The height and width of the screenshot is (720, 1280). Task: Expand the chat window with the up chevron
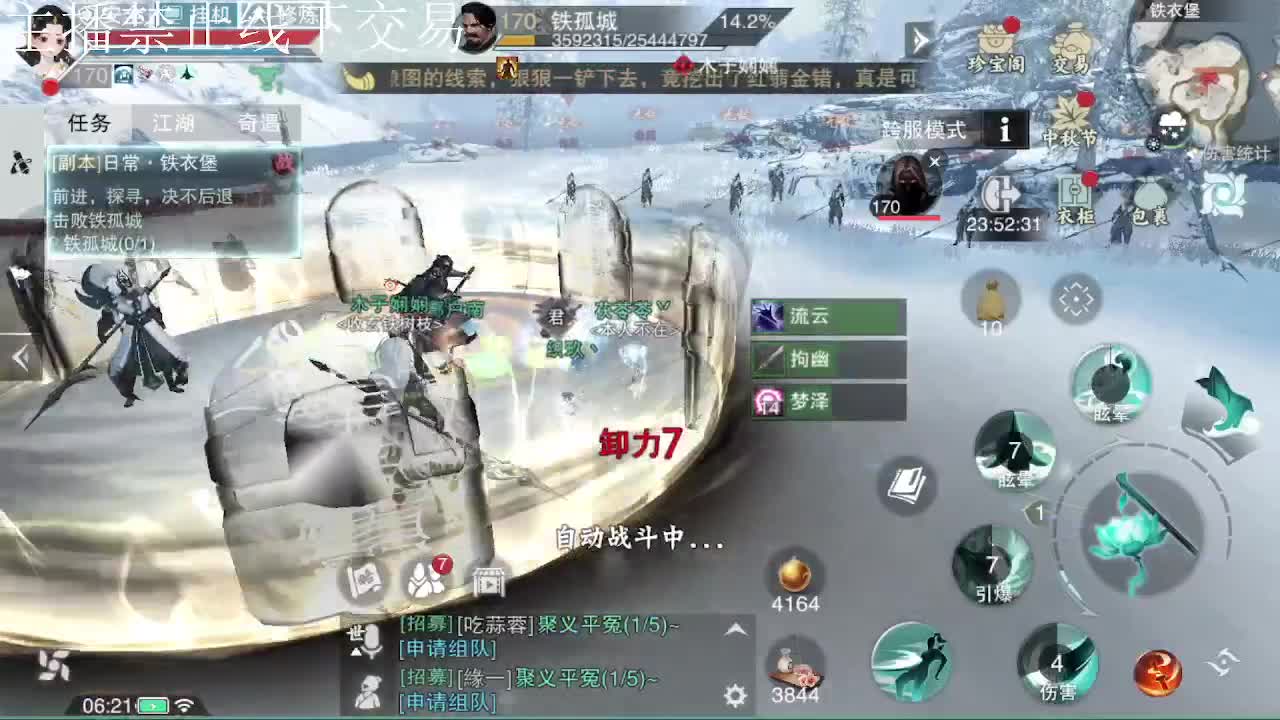735,630
